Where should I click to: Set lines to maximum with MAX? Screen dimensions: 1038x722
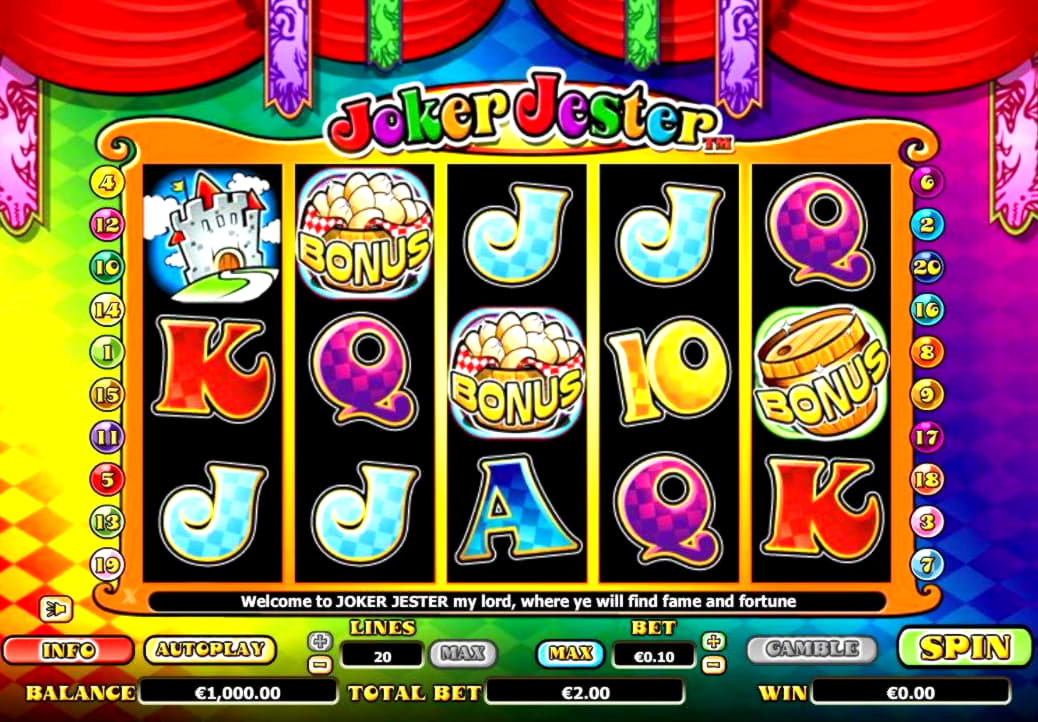(x=463, y=654)
